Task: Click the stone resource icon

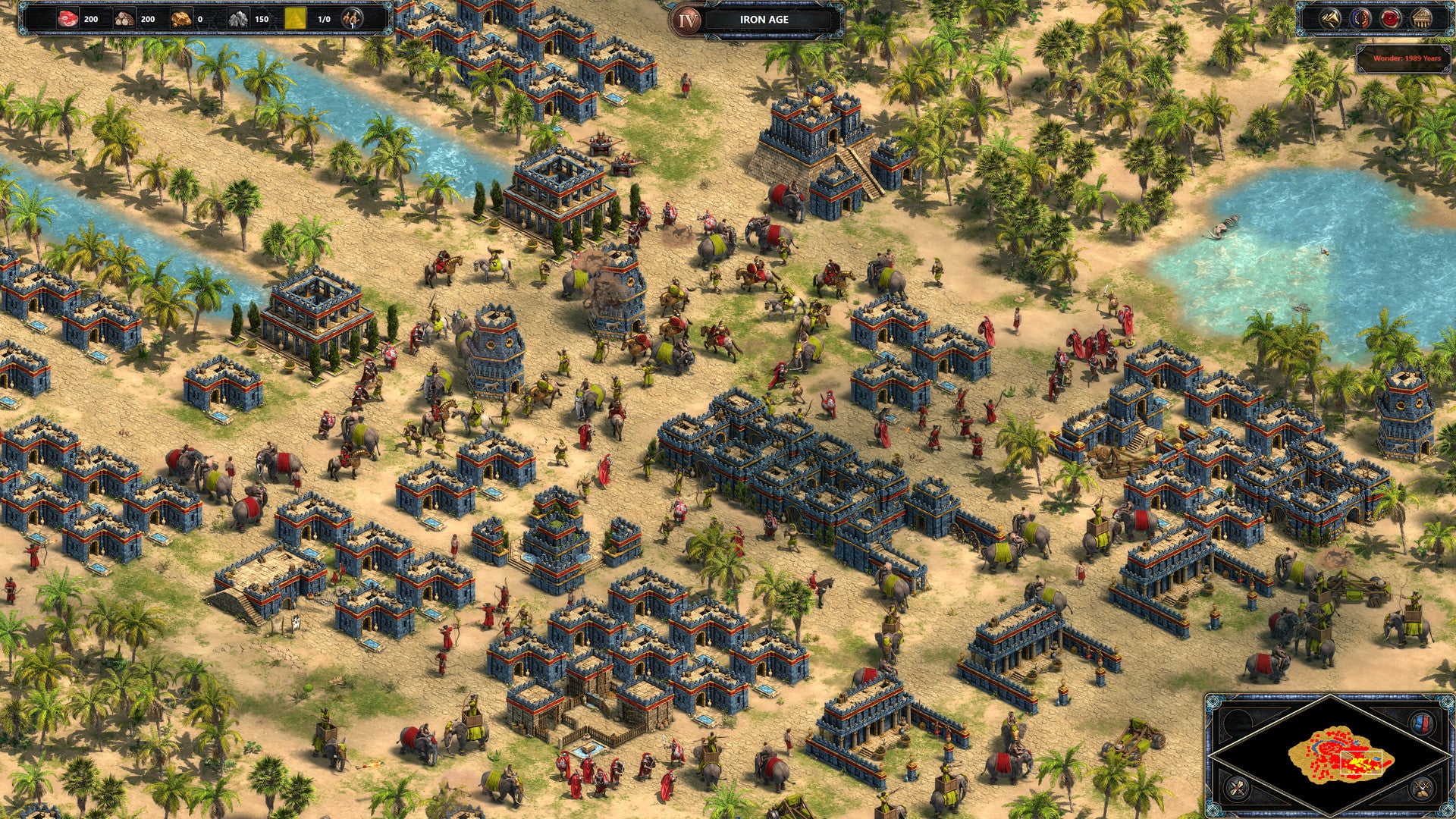Action: pos(239,17)
